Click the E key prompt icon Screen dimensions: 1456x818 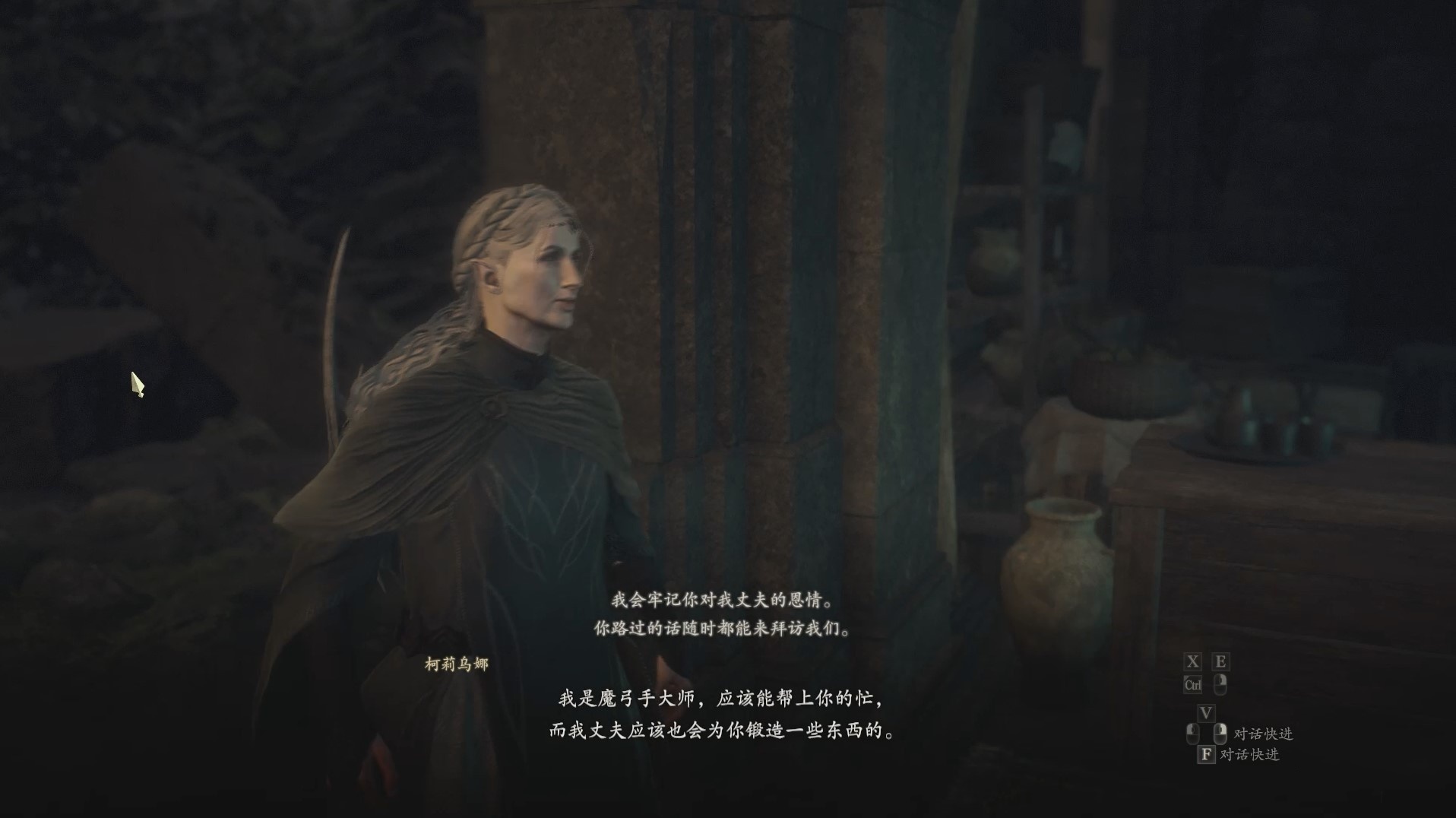click(x=1221, y=662)
